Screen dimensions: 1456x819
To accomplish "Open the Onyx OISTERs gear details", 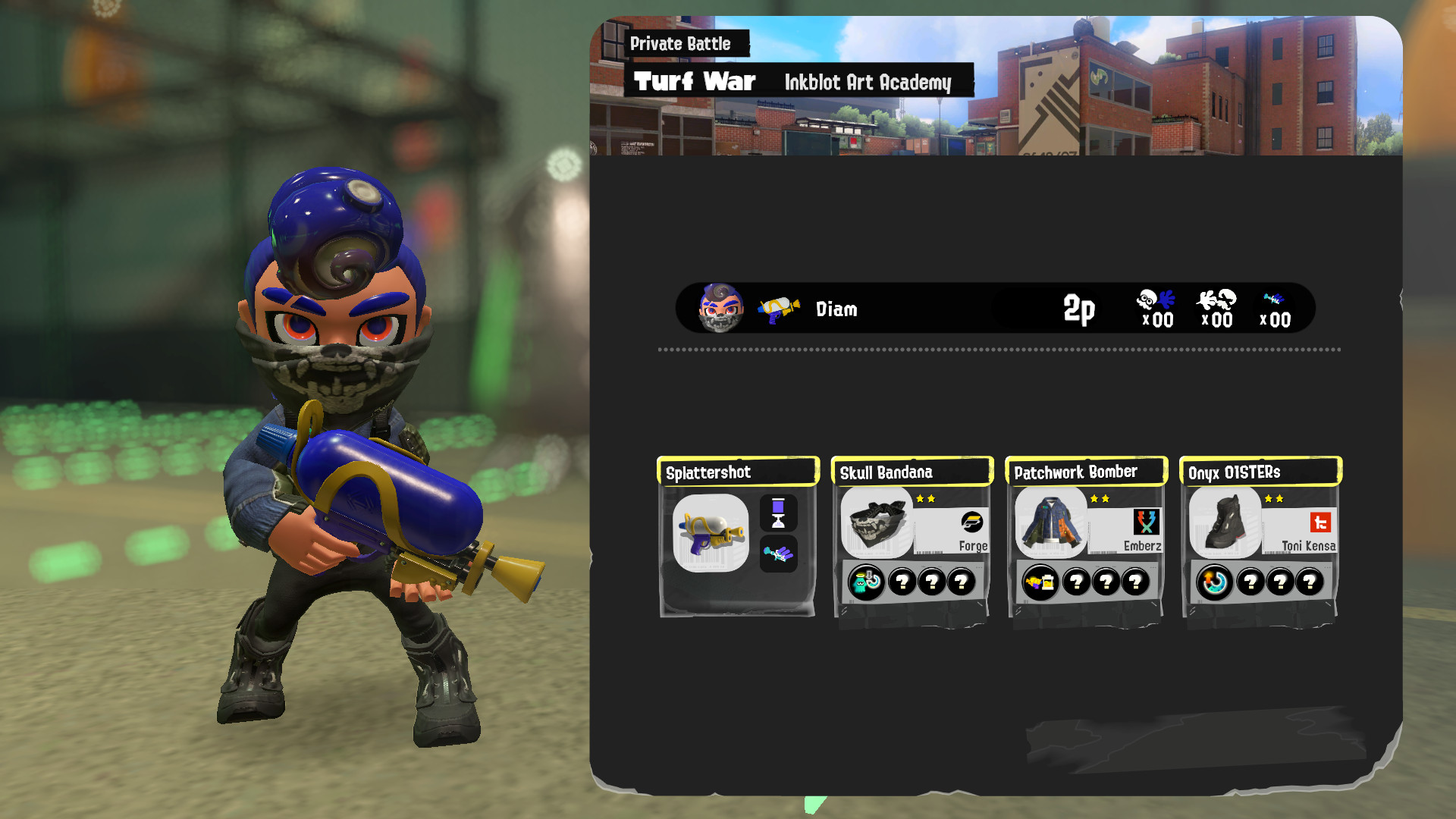I will tap(1225, 523).
